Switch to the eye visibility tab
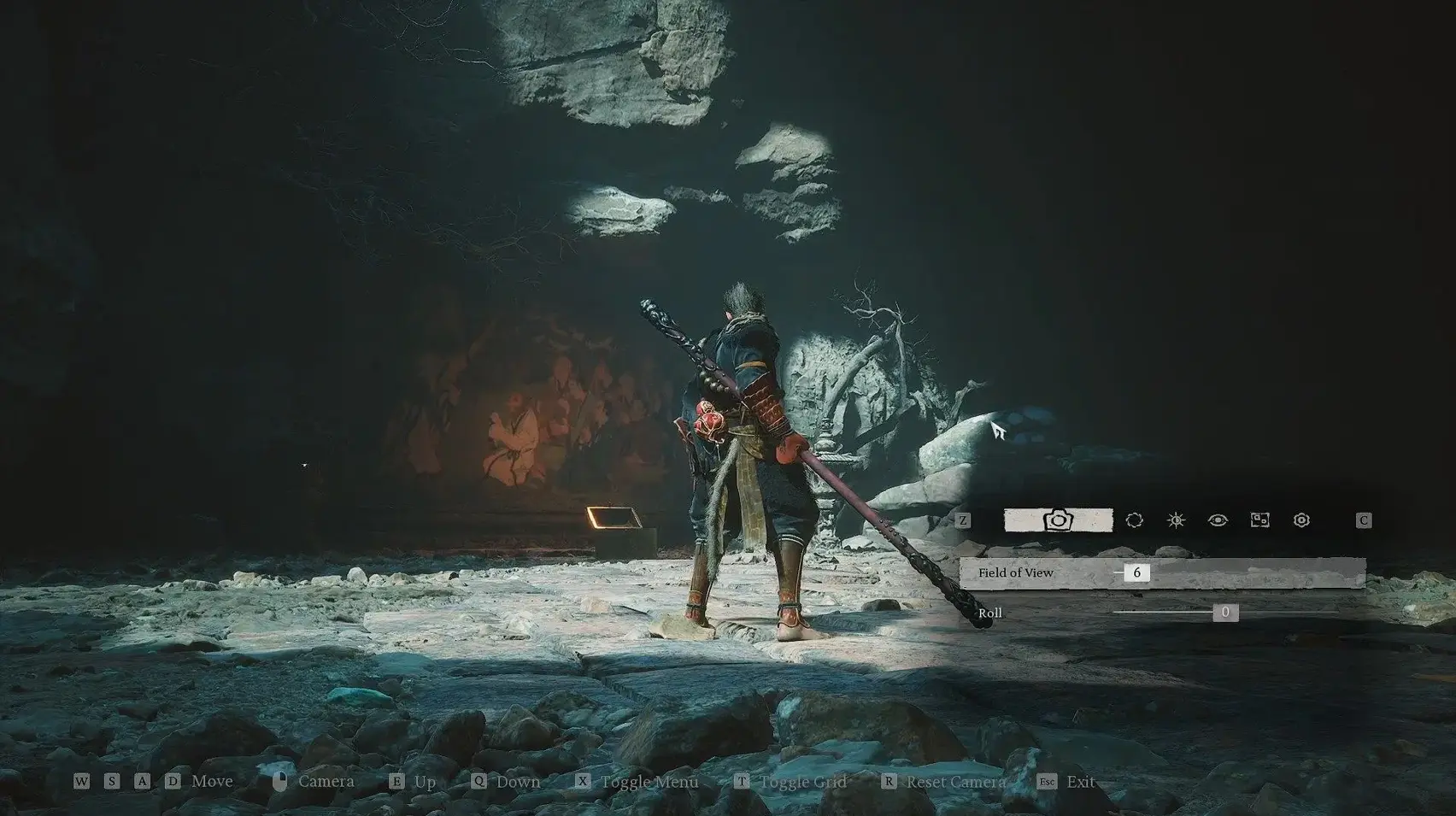Screen dimensions: 1456x816 click(1218, 520)
